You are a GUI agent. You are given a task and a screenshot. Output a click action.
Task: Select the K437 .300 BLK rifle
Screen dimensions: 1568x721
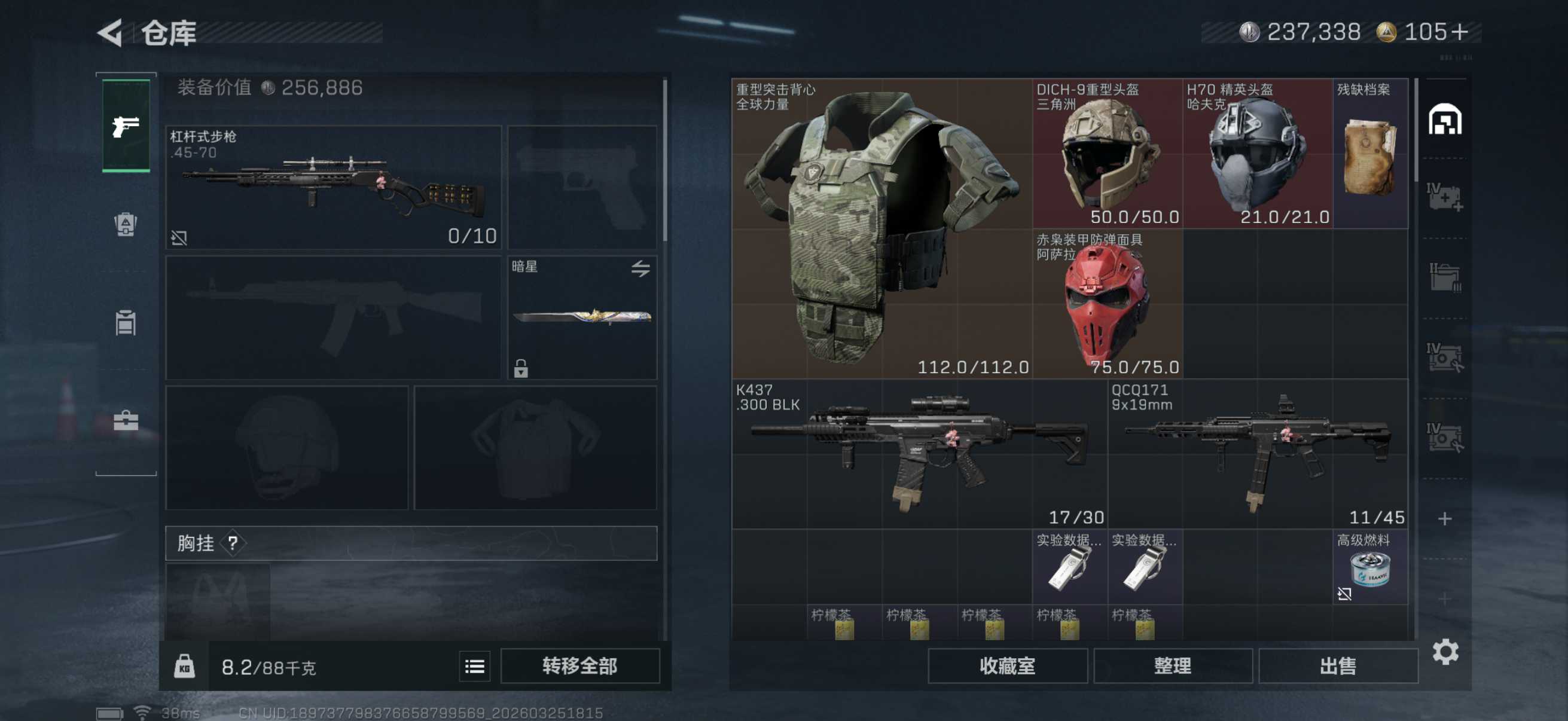919,454
